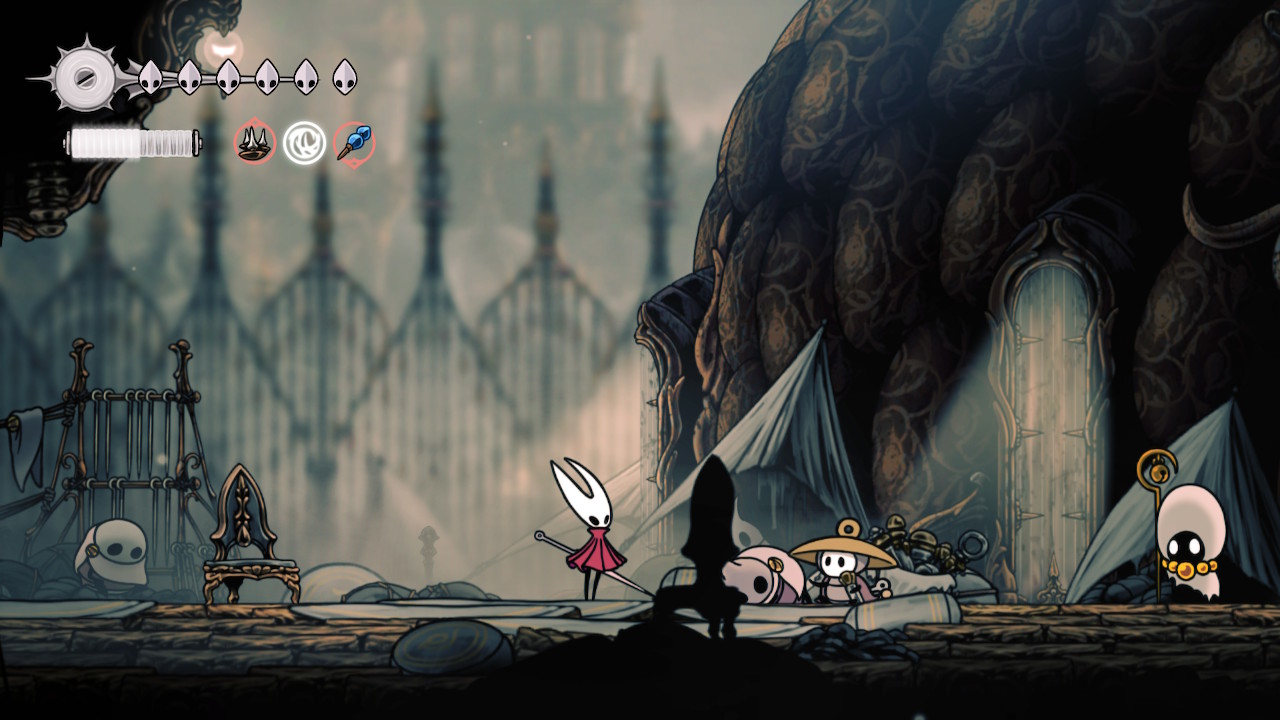The height and width of the screenshot is (720, 1280).
Task: Activate the white silk skill icon
Action: point(304,143)
